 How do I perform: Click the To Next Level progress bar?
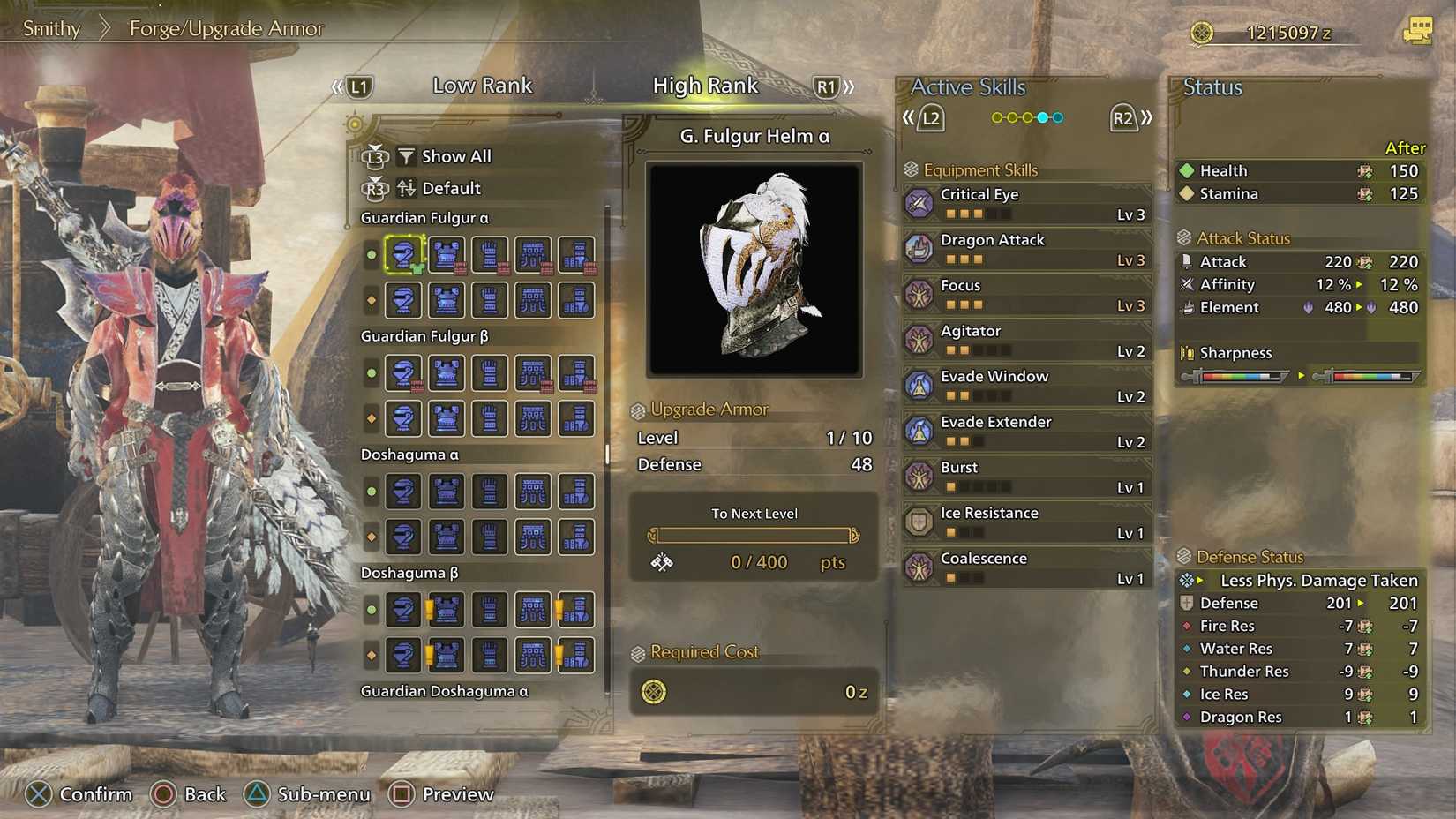click(755, 535)
